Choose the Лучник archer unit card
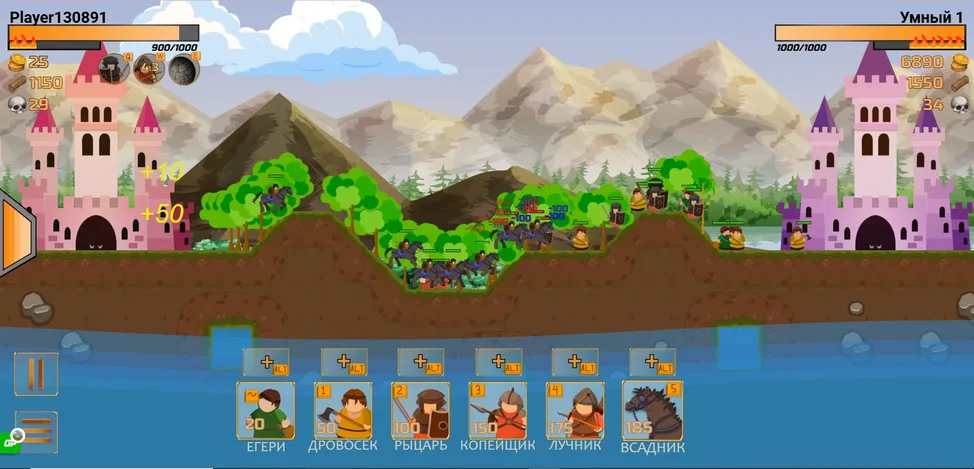Viewport: 974px width, 469px height. (x=574, y=410)
